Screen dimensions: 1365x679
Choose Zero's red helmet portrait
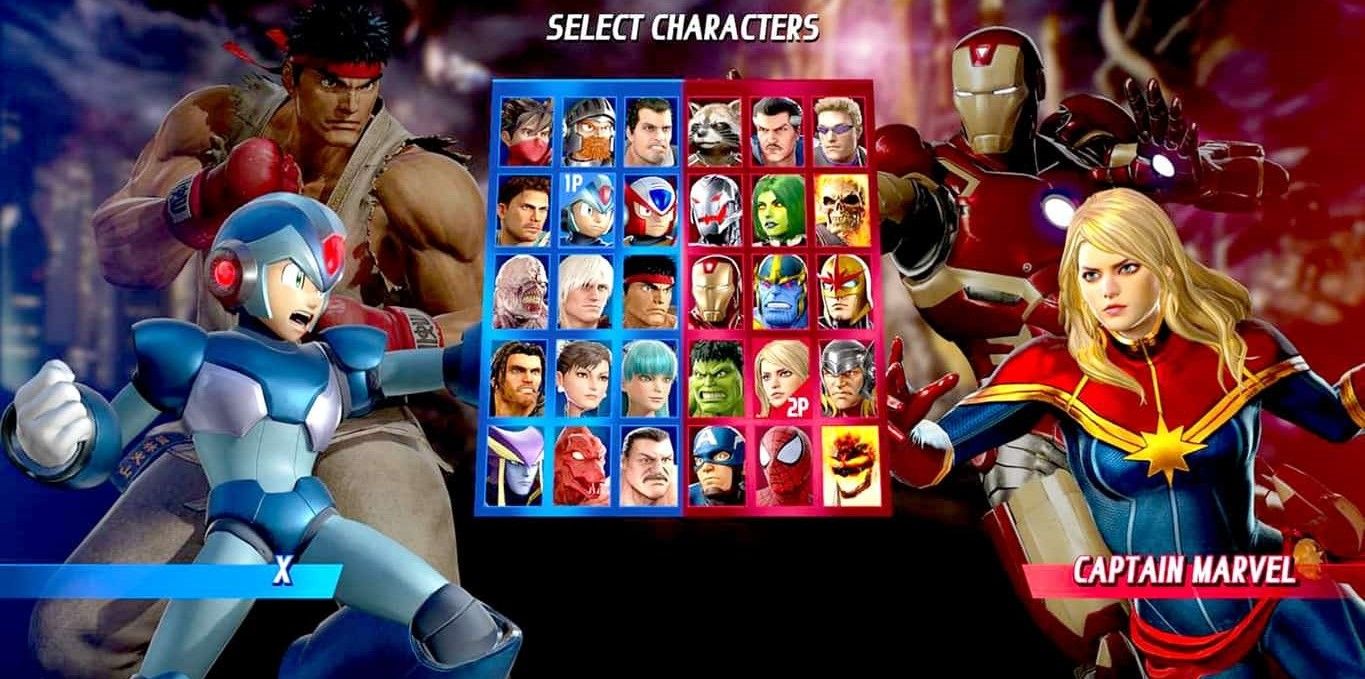point(650,211)
